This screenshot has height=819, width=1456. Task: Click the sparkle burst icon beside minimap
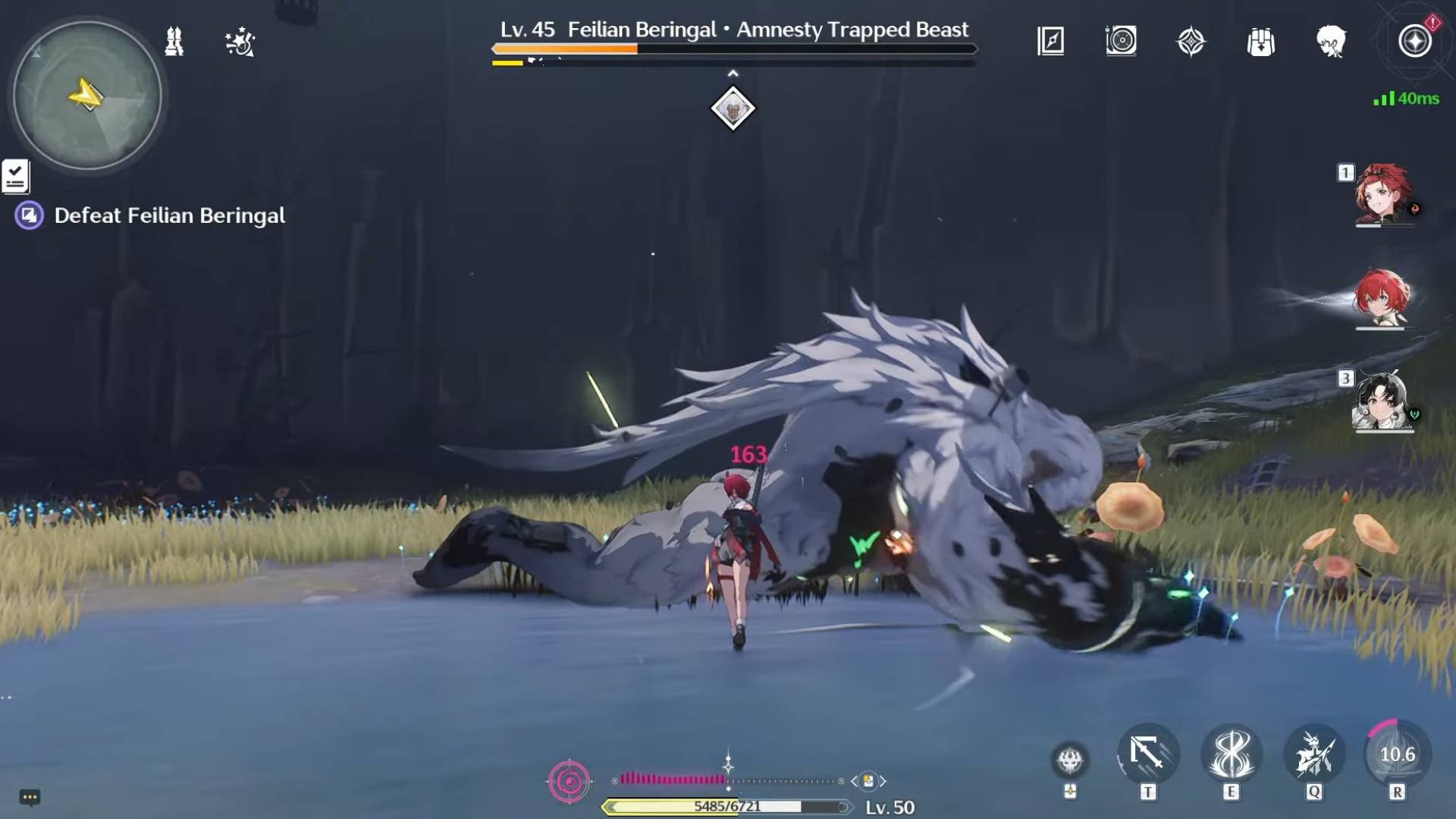click(240, 42)
